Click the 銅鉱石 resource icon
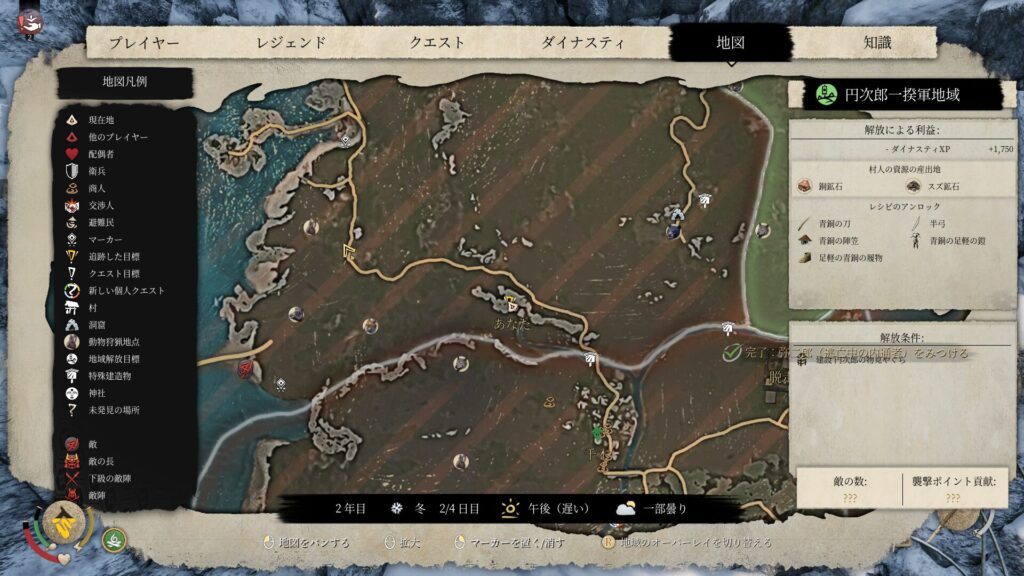The width and height of the screenshot is (1024, 576). coord(805,186)
